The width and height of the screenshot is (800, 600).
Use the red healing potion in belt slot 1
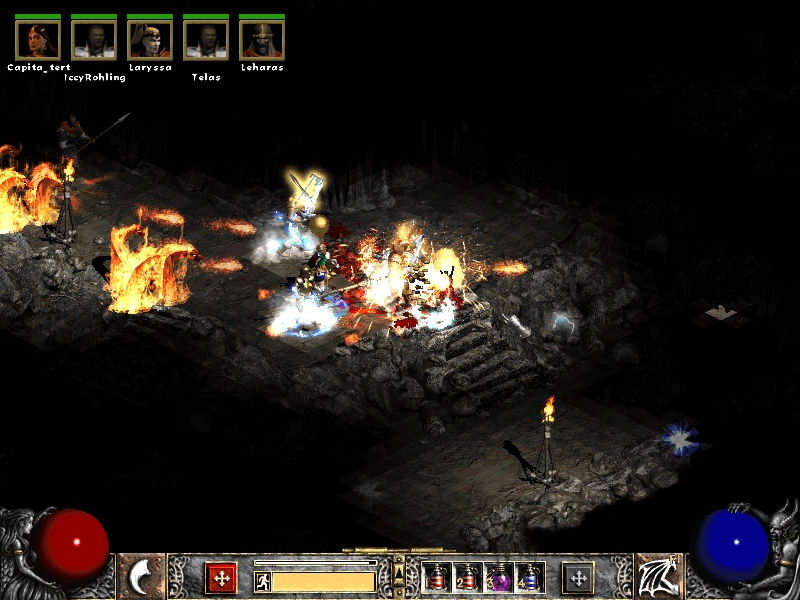pos(437,578)
